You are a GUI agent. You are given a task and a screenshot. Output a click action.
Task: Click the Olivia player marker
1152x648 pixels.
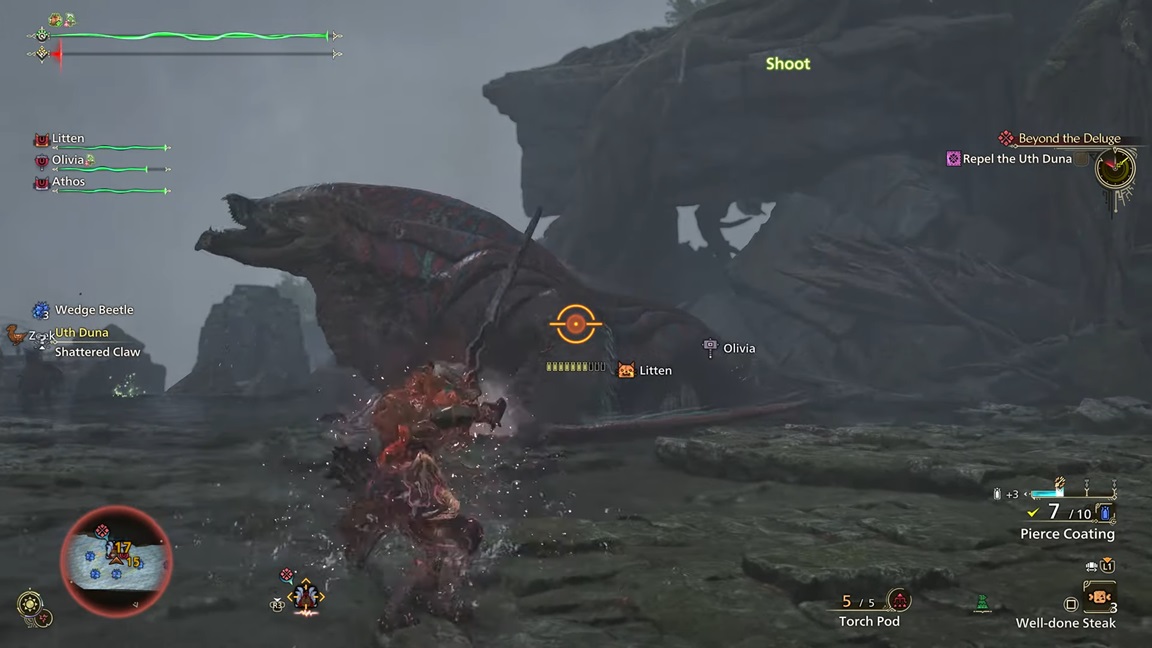(711, 348)
